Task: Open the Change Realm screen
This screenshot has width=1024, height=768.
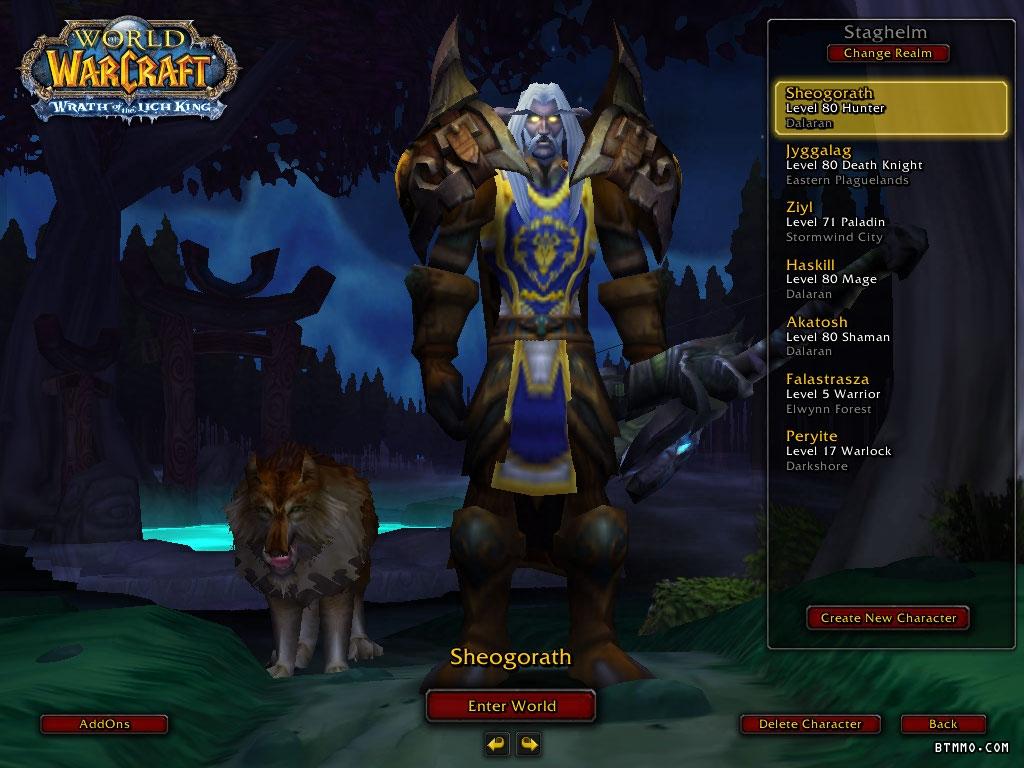Action: 887,53
